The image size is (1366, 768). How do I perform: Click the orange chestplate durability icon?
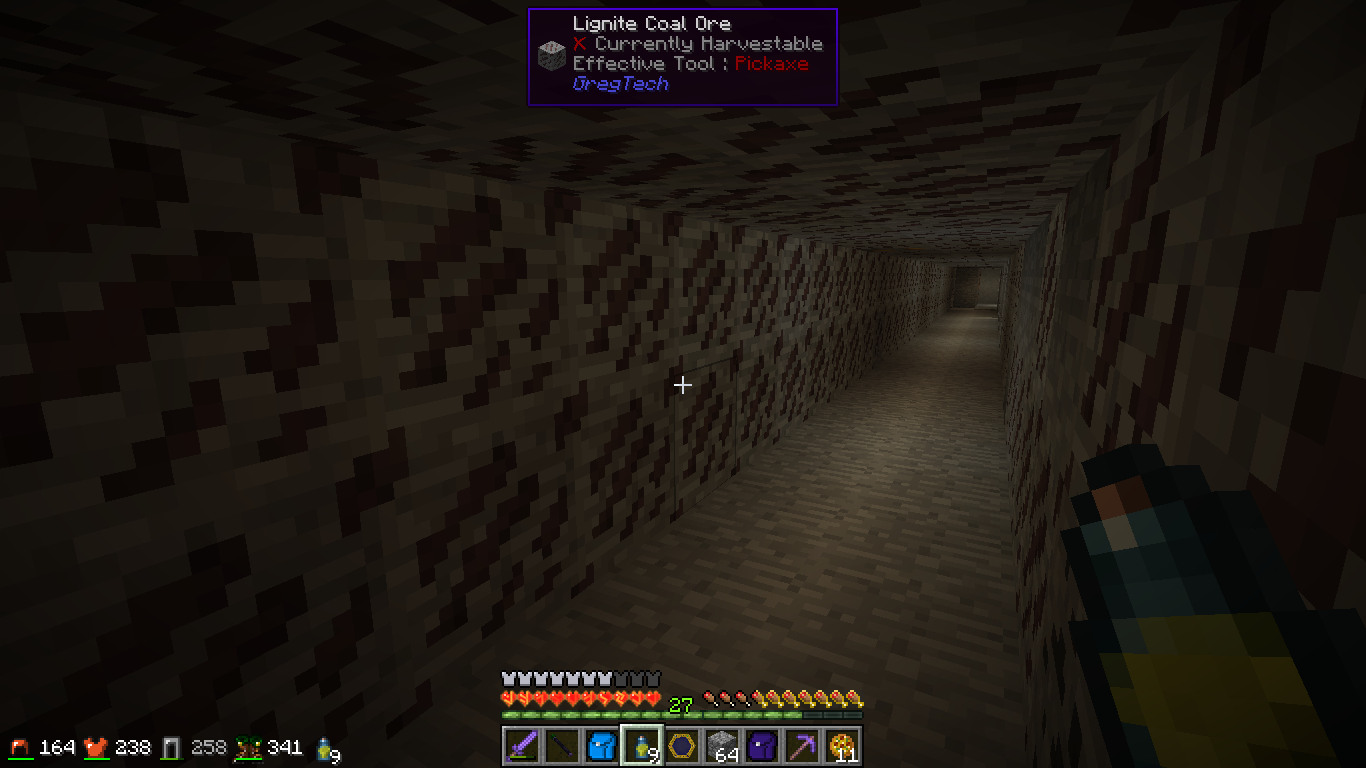point(96,747)
